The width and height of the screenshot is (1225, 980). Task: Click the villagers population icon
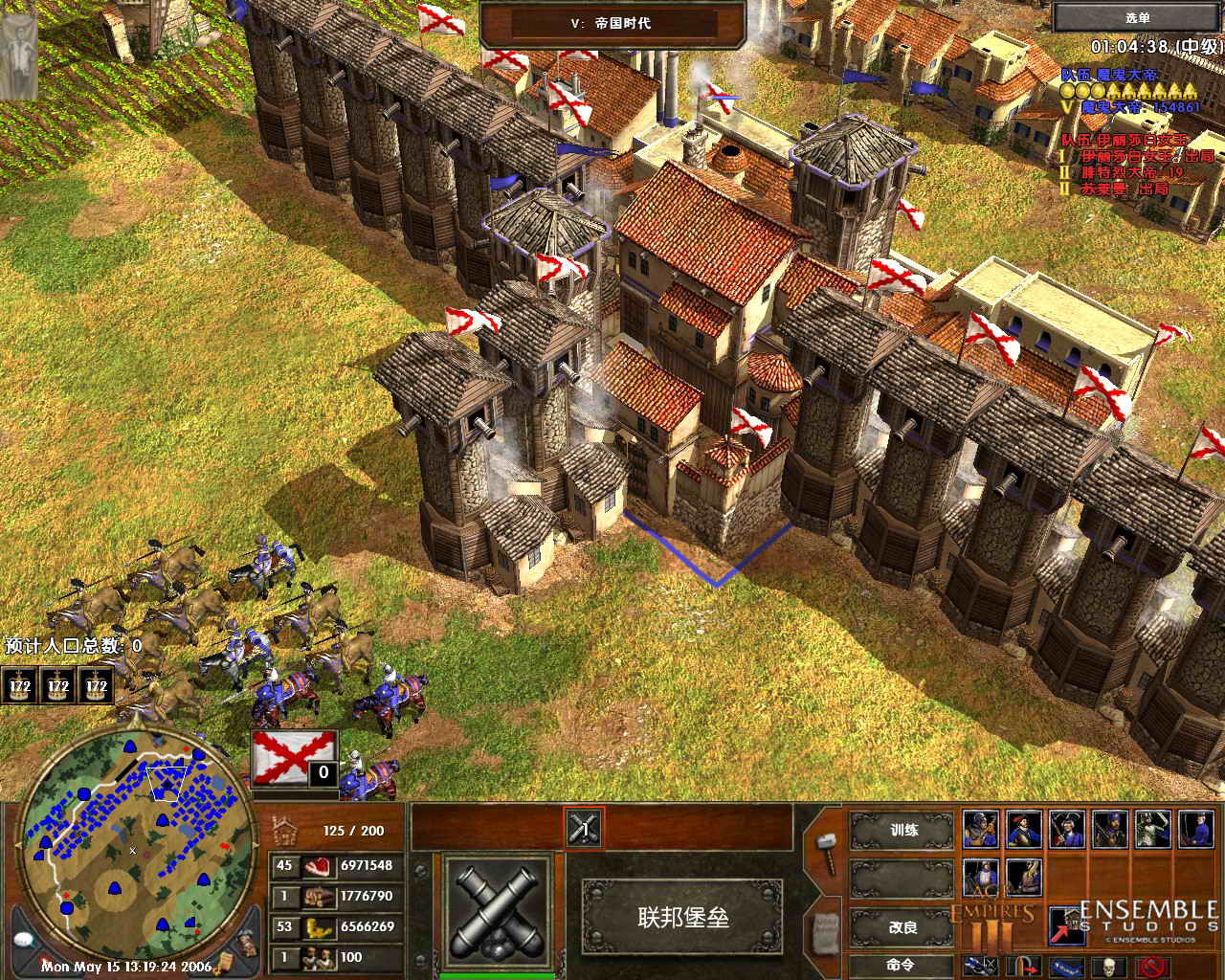(316, 957)
